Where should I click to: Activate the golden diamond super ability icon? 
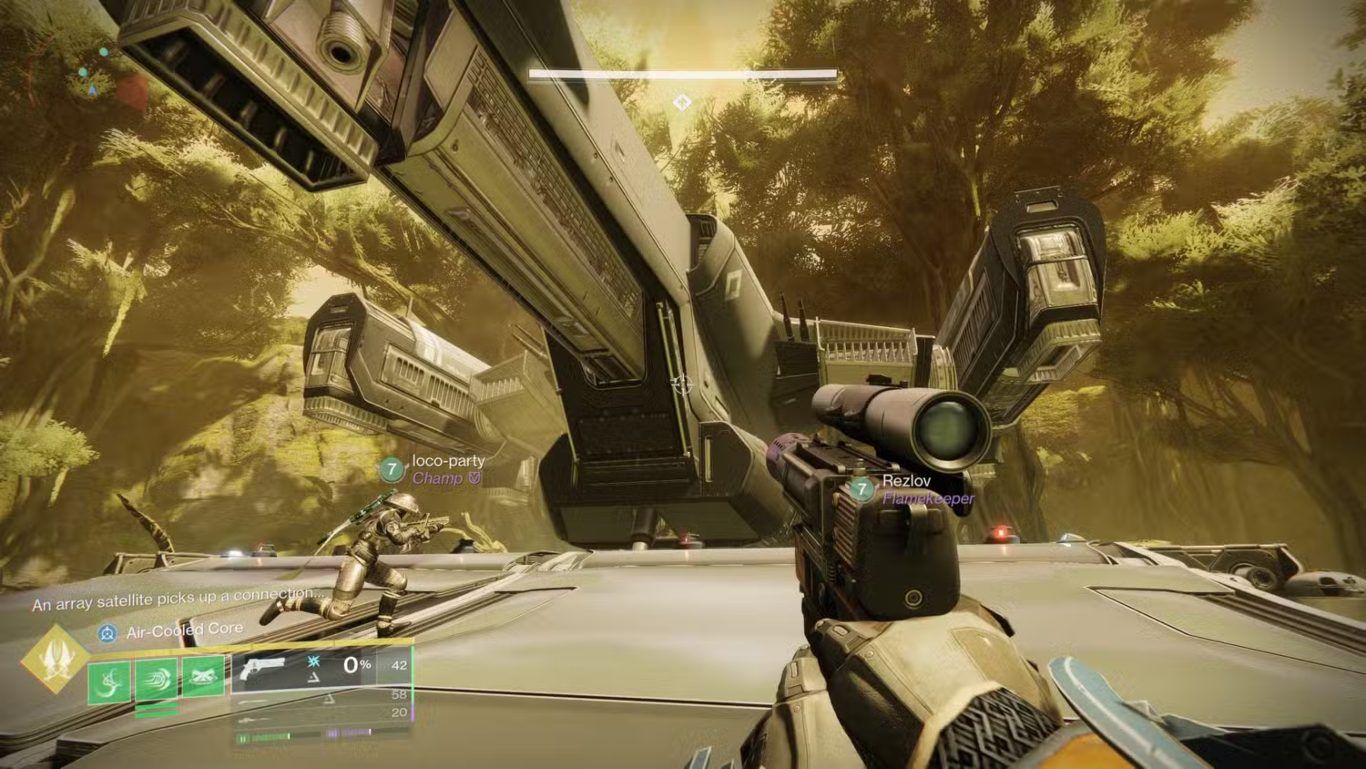tap(54, 660)
